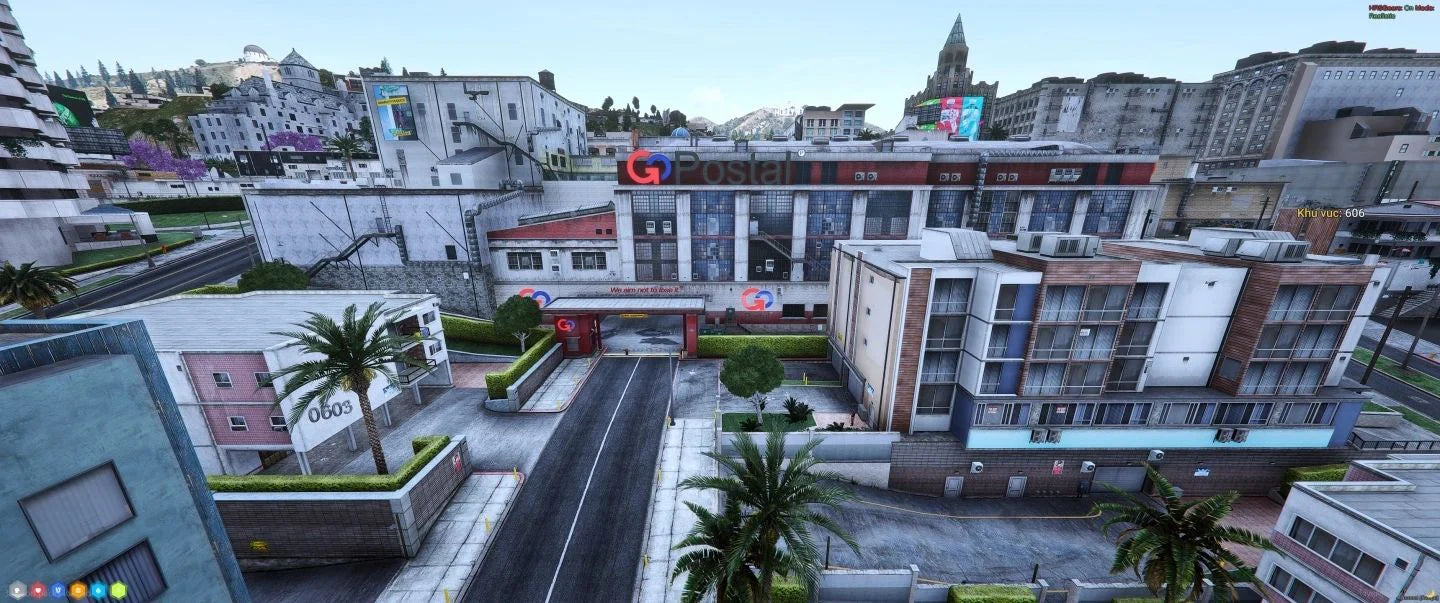Click the light blue water drop icon
The width and height of the screenshot is (1440, 603).
(98, 590)
